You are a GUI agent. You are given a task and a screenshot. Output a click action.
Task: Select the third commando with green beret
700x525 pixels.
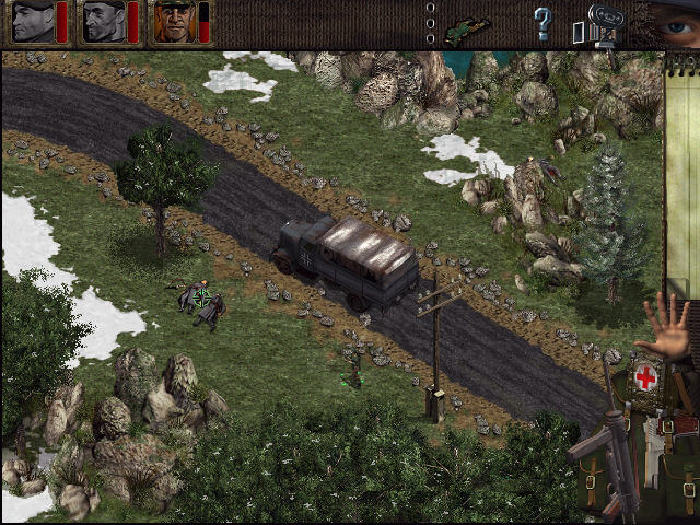tap(173, 21)
